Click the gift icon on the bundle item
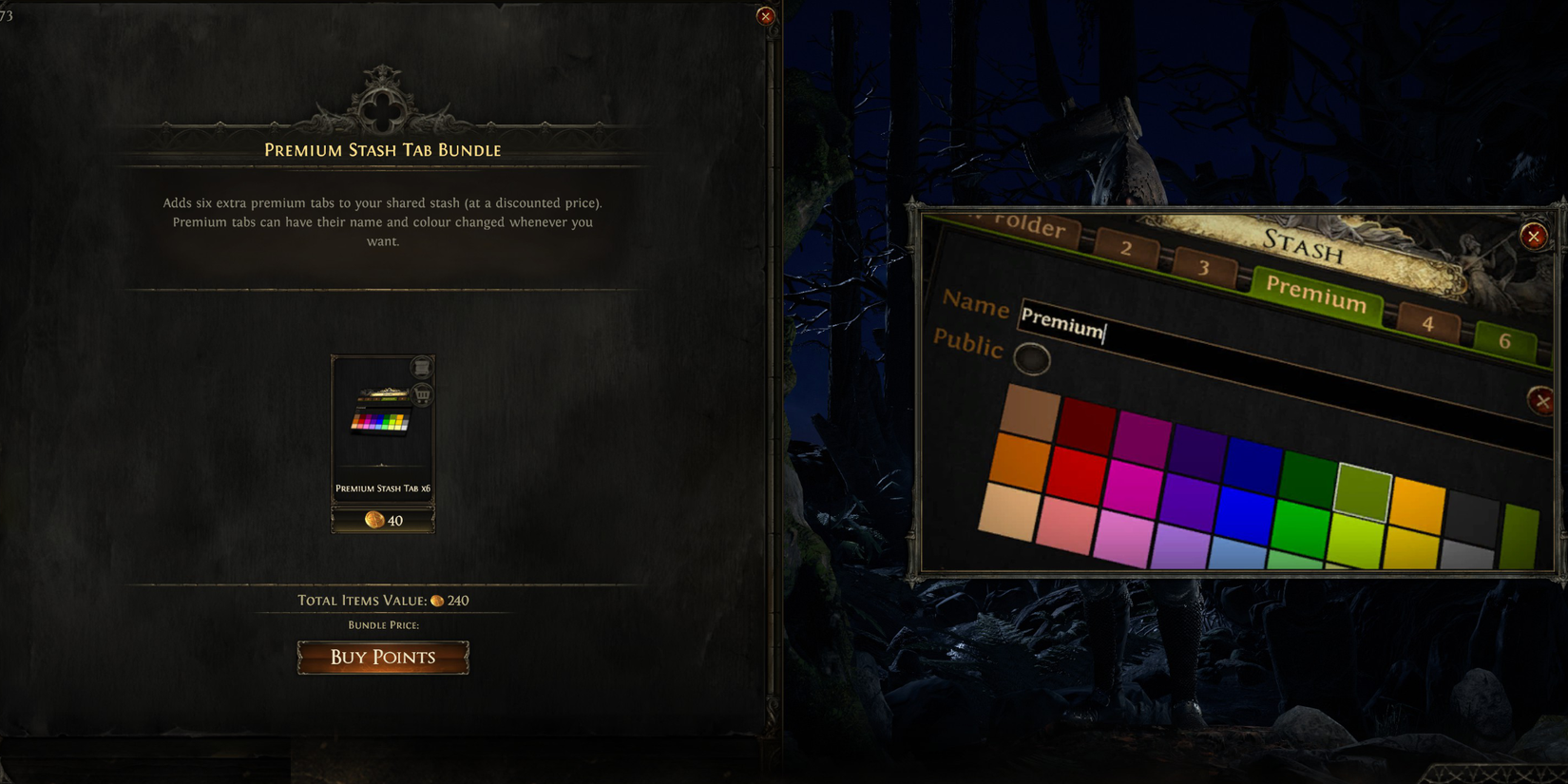 click(421, 368)
